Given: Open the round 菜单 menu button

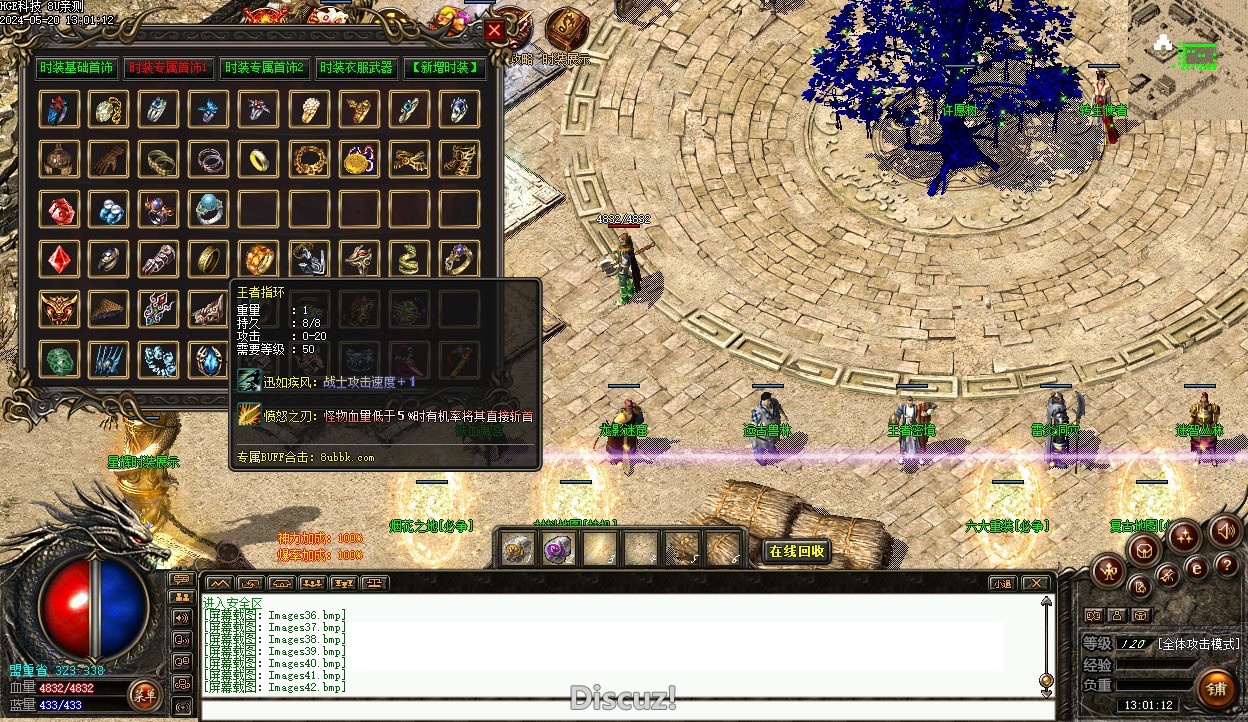Looking at the screenshot, I should (144, 694).
